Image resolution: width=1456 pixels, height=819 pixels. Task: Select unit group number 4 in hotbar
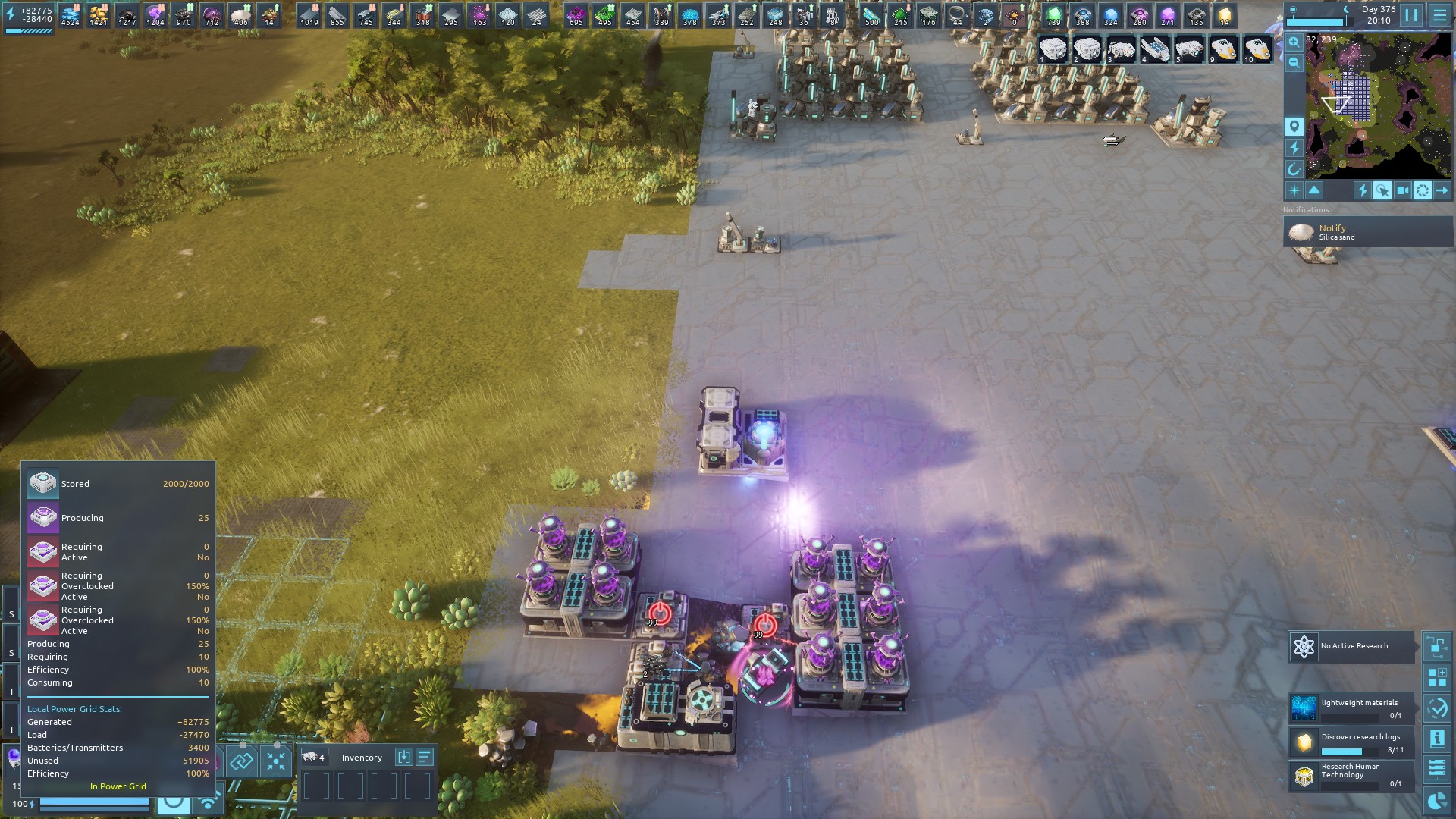pyautogui.click(x=1155, y=50)
